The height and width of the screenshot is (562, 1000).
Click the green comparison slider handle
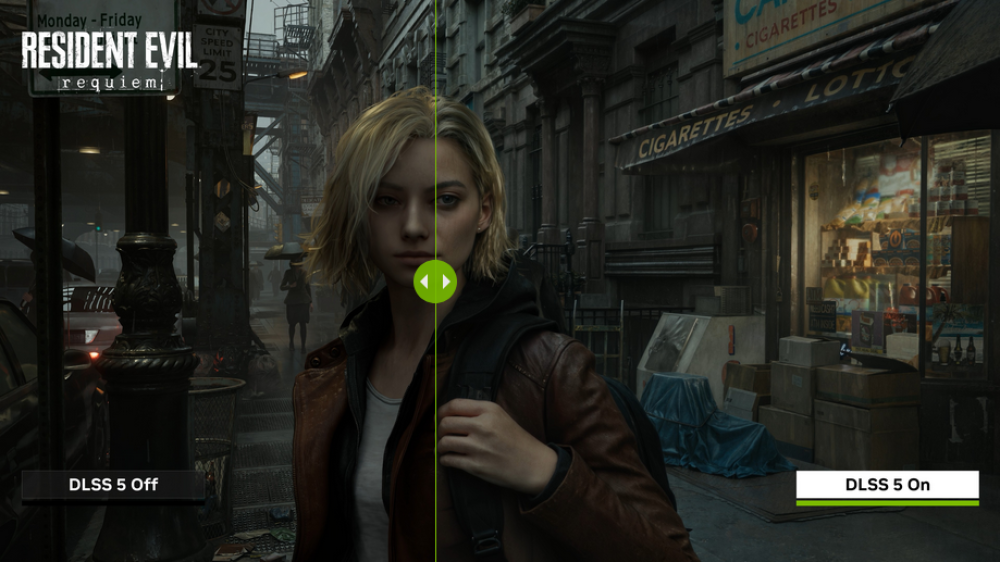(435, 281)
